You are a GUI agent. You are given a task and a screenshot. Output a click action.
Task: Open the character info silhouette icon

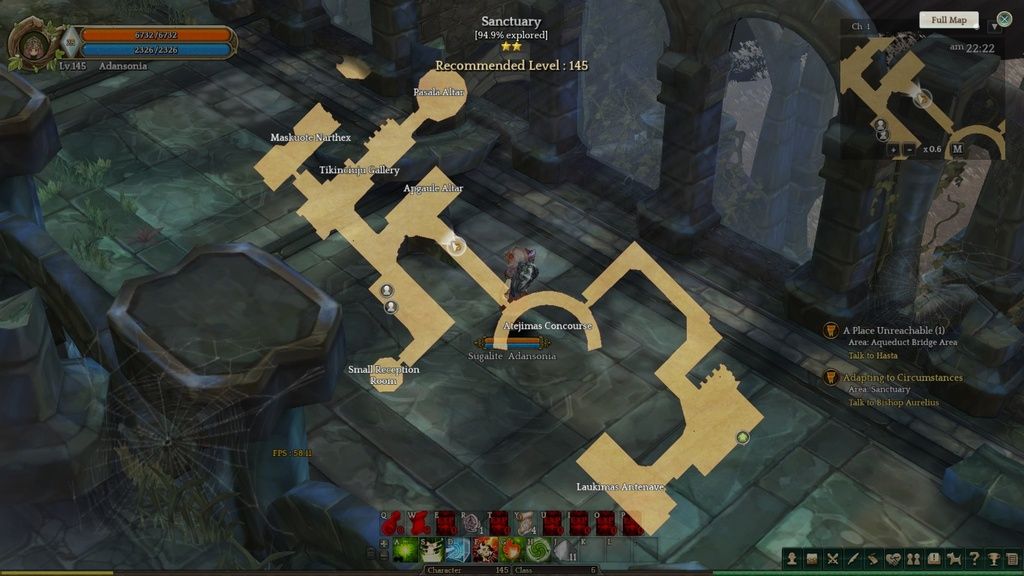coord(793,559)
